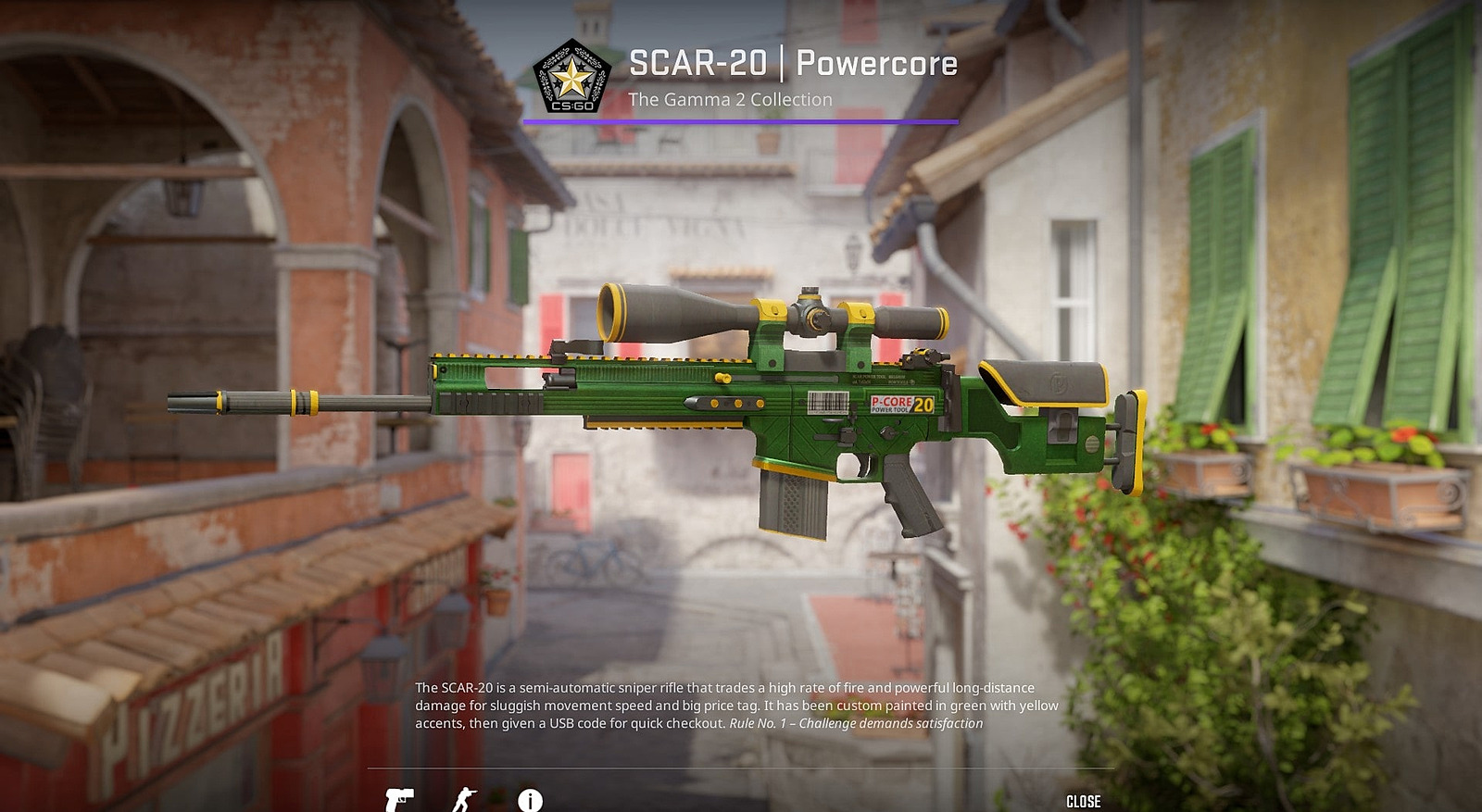Viewport: 1482px width, 812px height.
Task: Open the item info icon
Action: (x=530, y=800)
